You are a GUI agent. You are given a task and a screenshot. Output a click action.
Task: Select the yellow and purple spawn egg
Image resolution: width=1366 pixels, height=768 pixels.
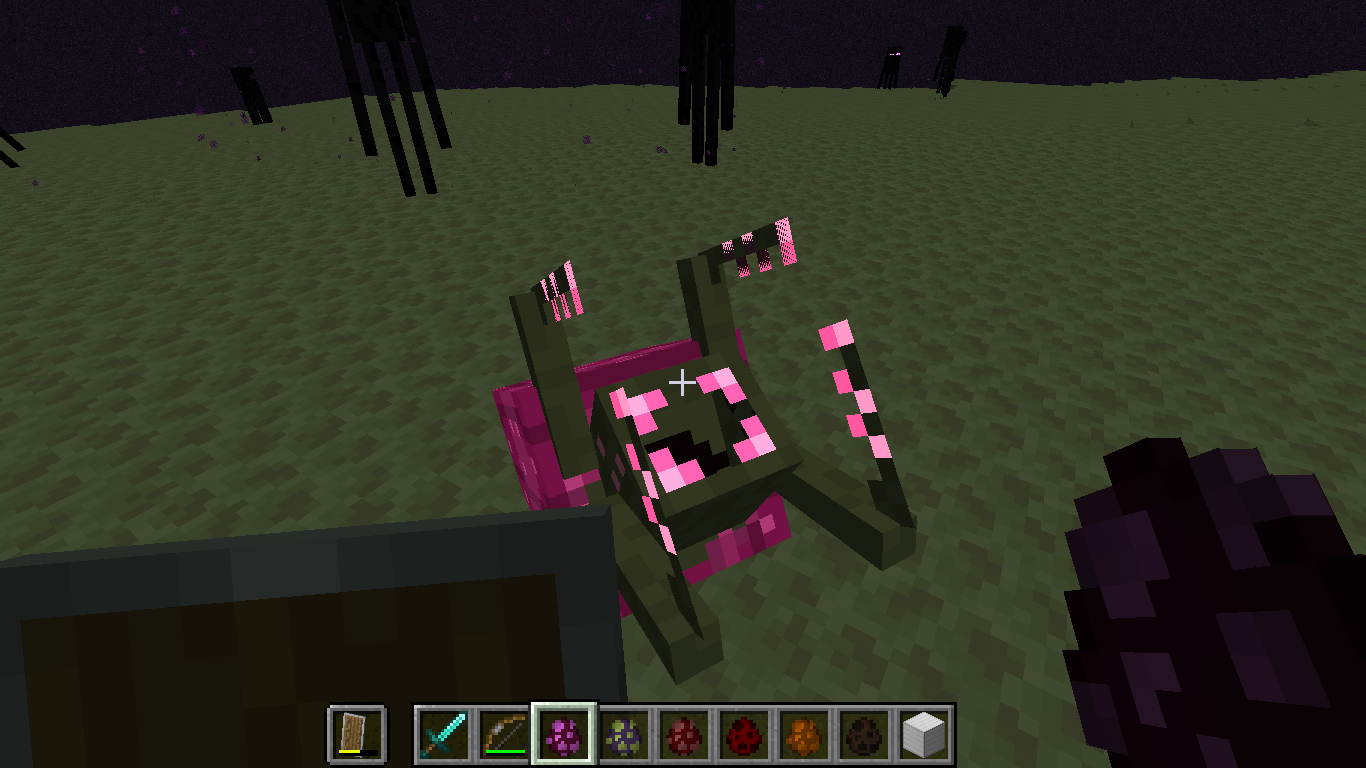pos(625,735)
